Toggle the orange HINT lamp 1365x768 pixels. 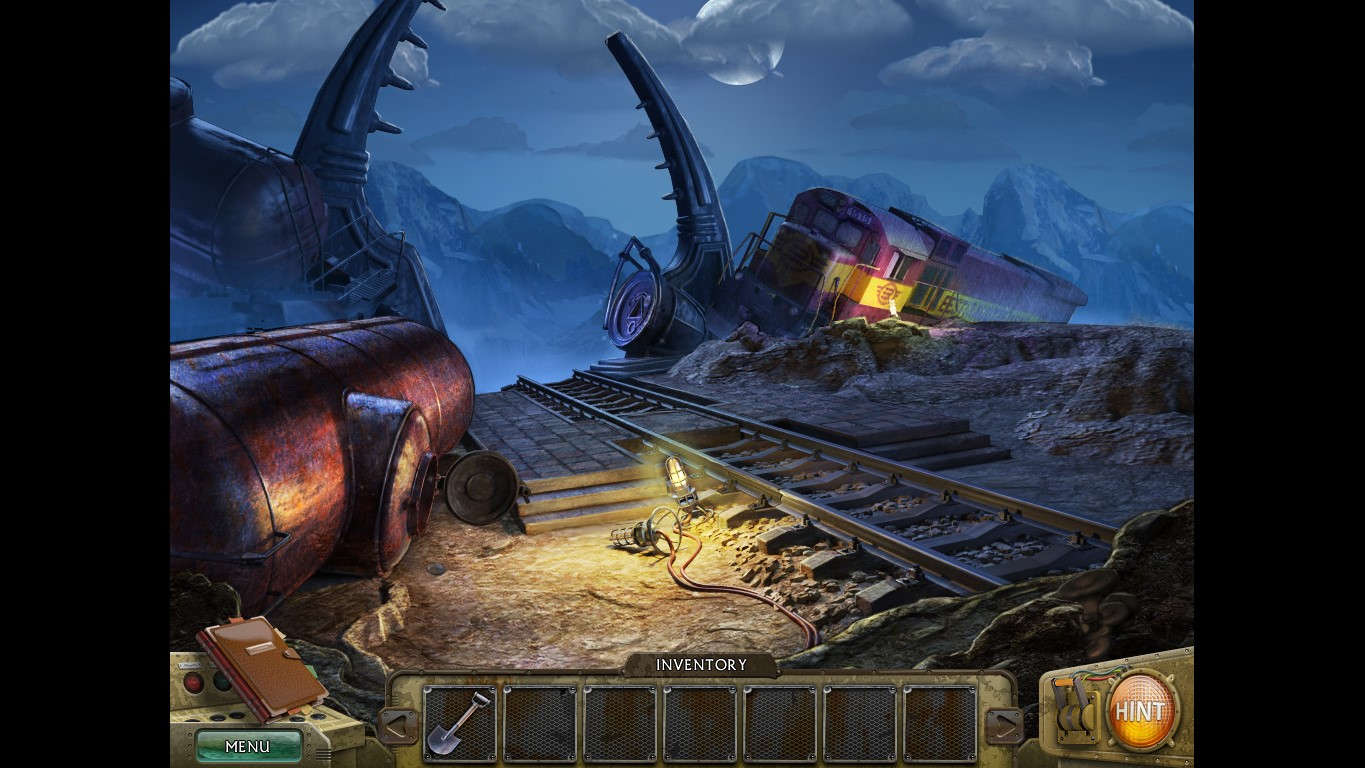1141,710
